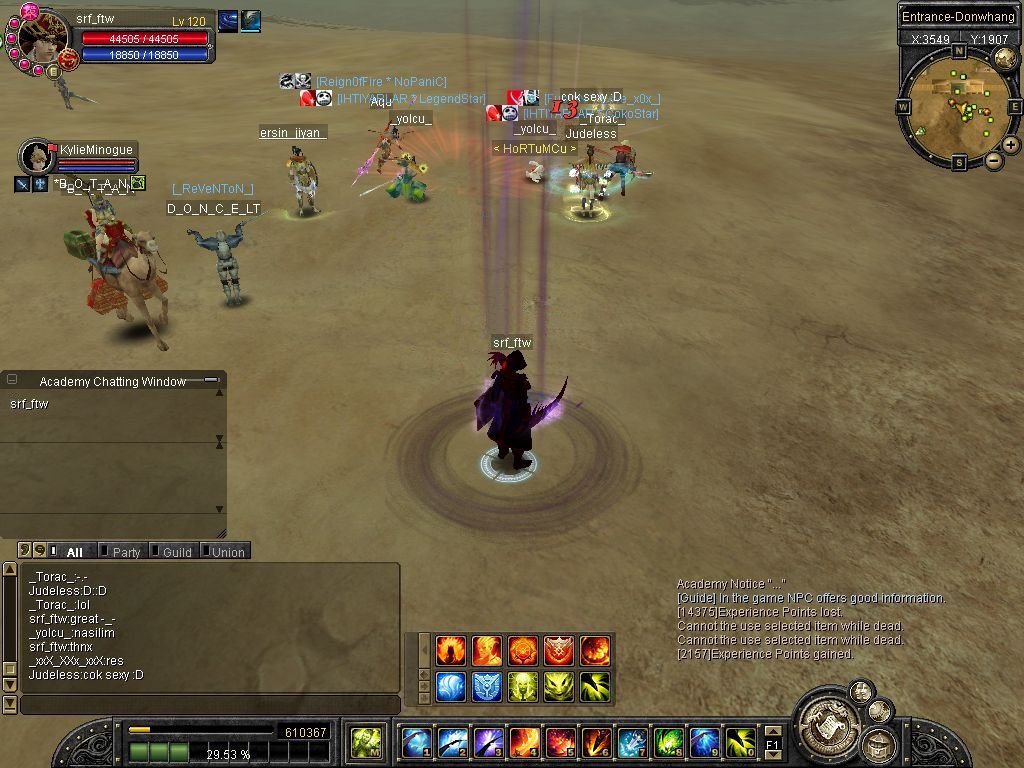
Task: Switch hotbar page with F1 up arrow
Action: [x=772, y=732]
